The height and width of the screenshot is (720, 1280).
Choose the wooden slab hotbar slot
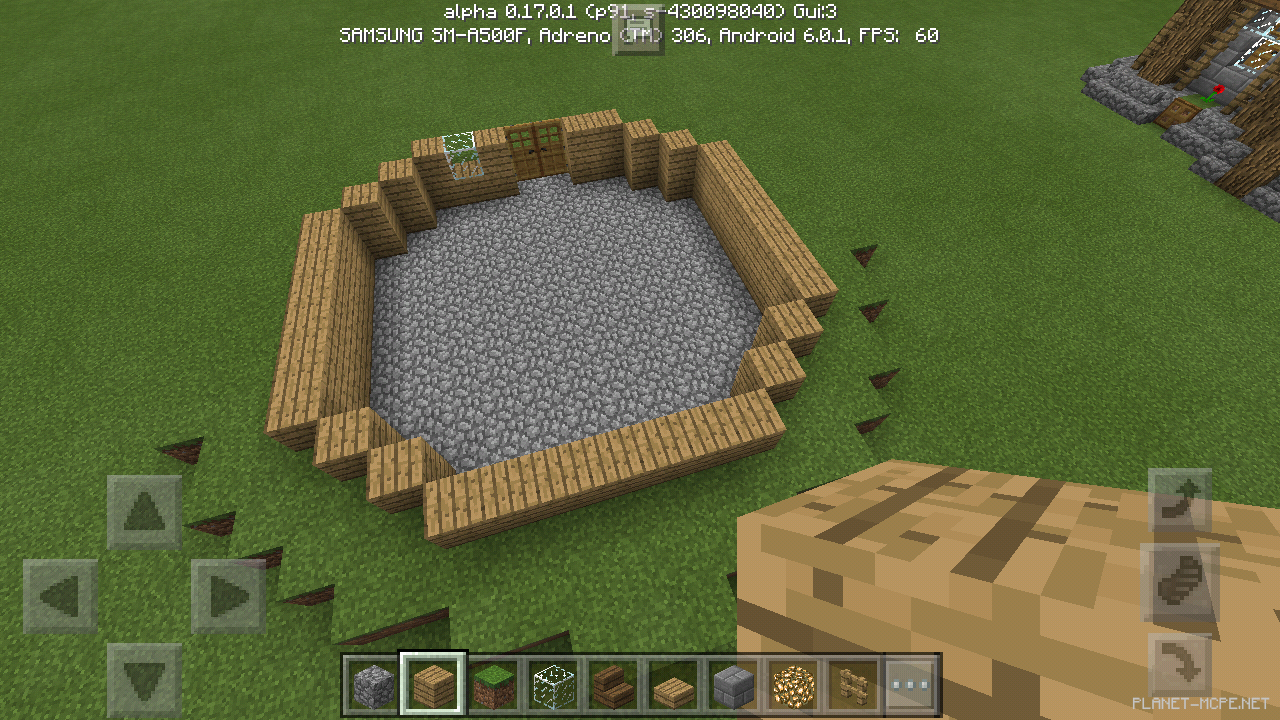point(672,685)
